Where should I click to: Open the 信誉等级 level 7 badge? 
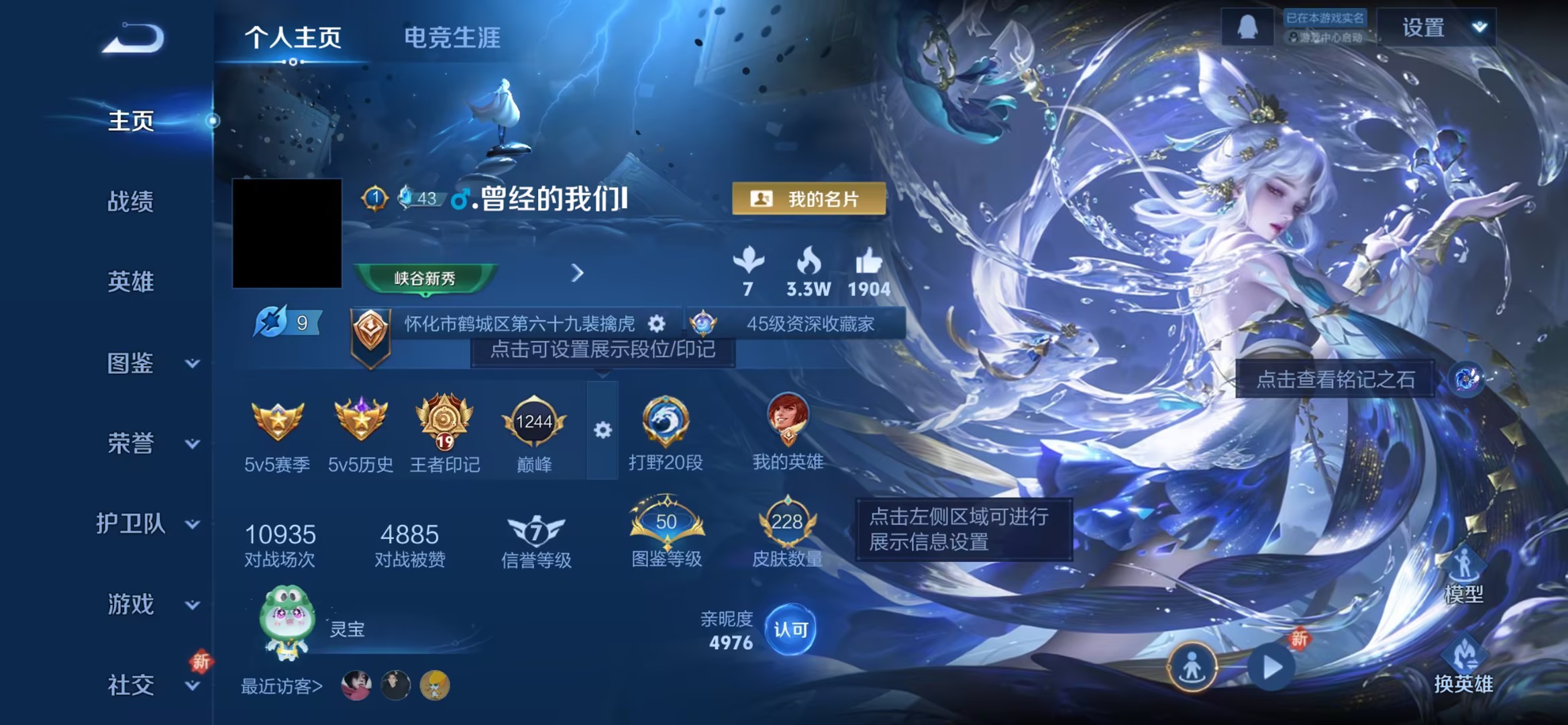tap(533, 532)
